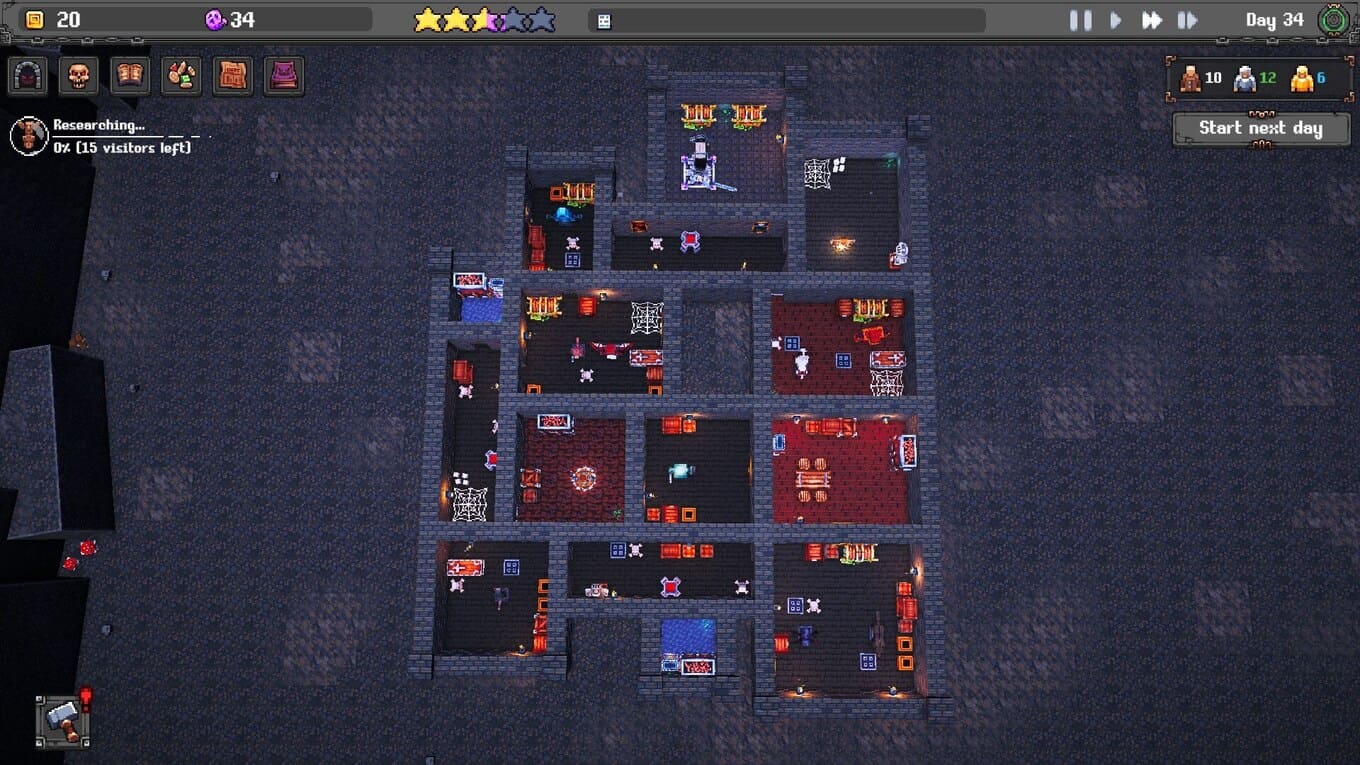Open the stone archway dungeon menu
Screen dimensions: 1360x765
(28, 76)
